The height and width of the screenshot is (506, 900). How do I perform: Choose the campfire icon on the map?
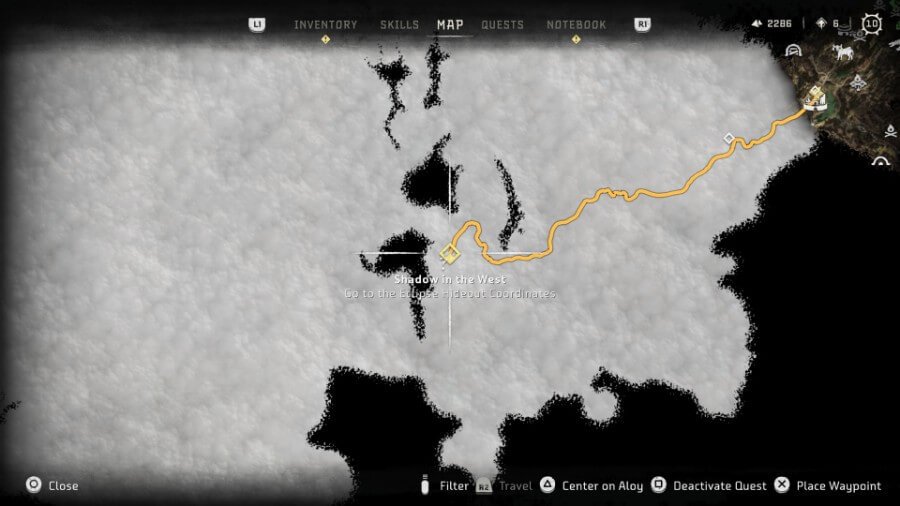point(890,130)
